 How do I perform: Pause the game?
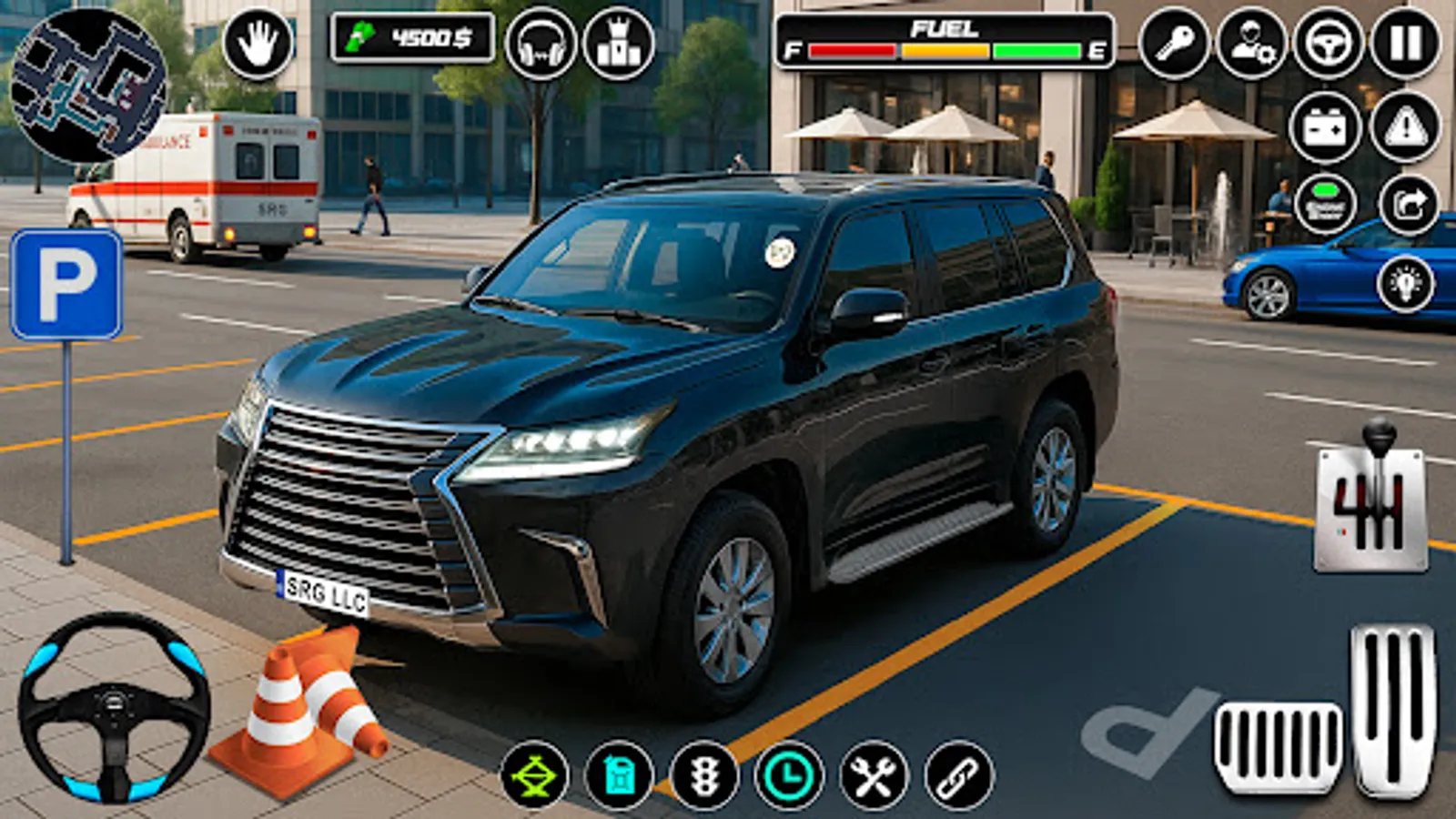point(1406,42)
